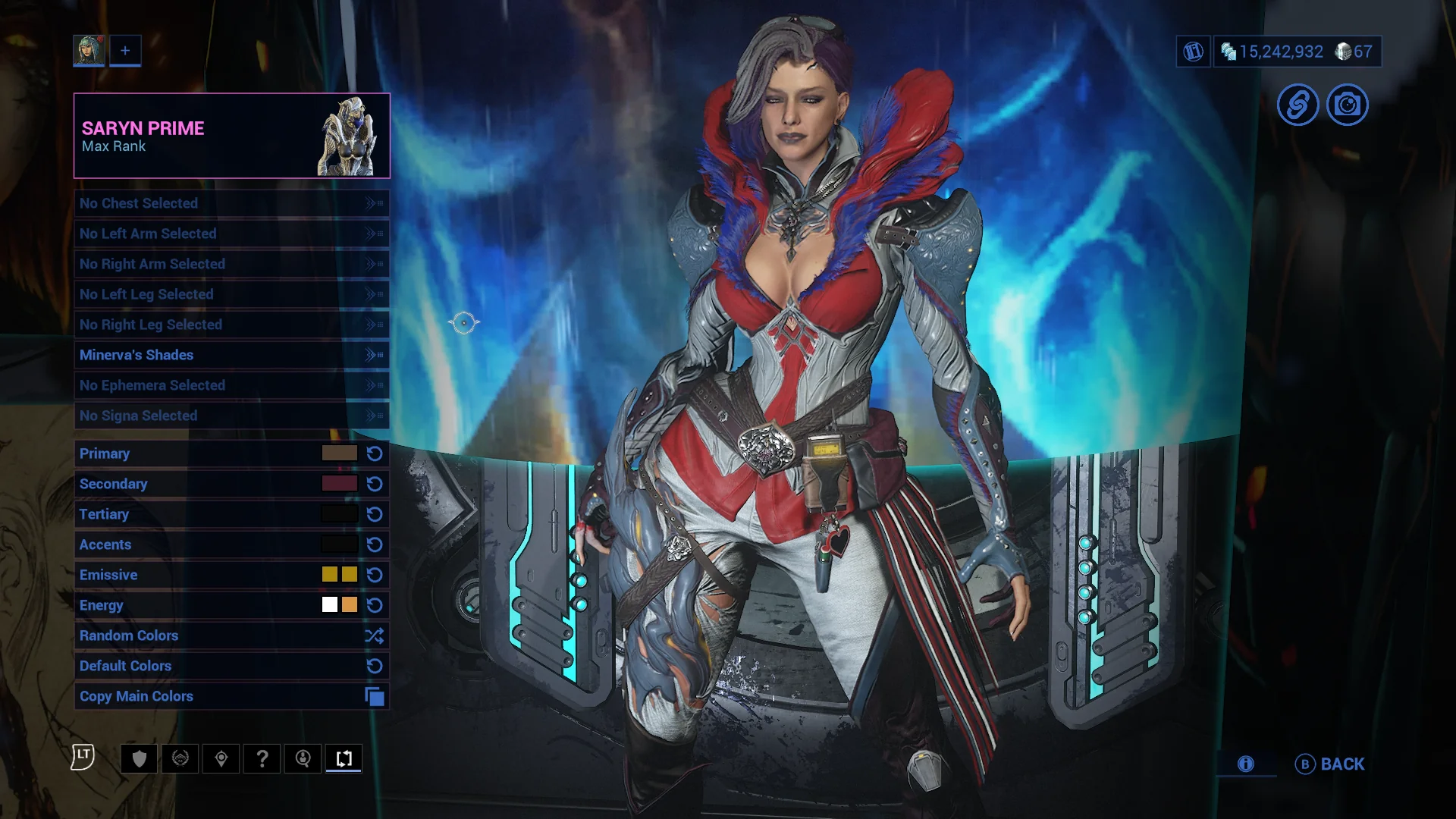Switch to the shield icon tab
This screenshot has width=1456, height=819.
point(140,758)
